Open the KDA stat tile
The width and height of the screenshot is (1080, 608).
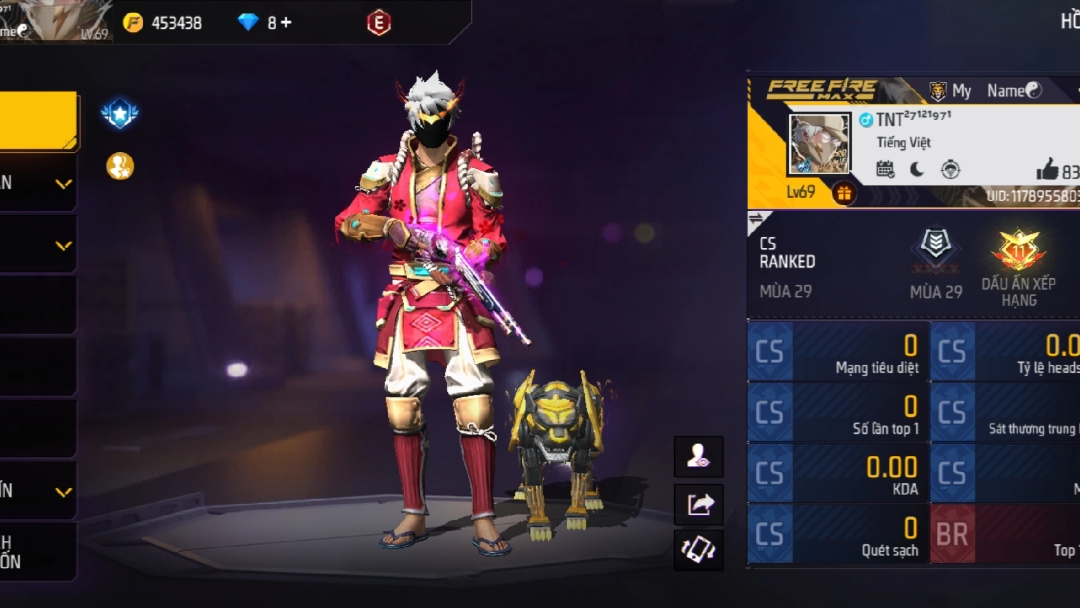tap(838, 474)
